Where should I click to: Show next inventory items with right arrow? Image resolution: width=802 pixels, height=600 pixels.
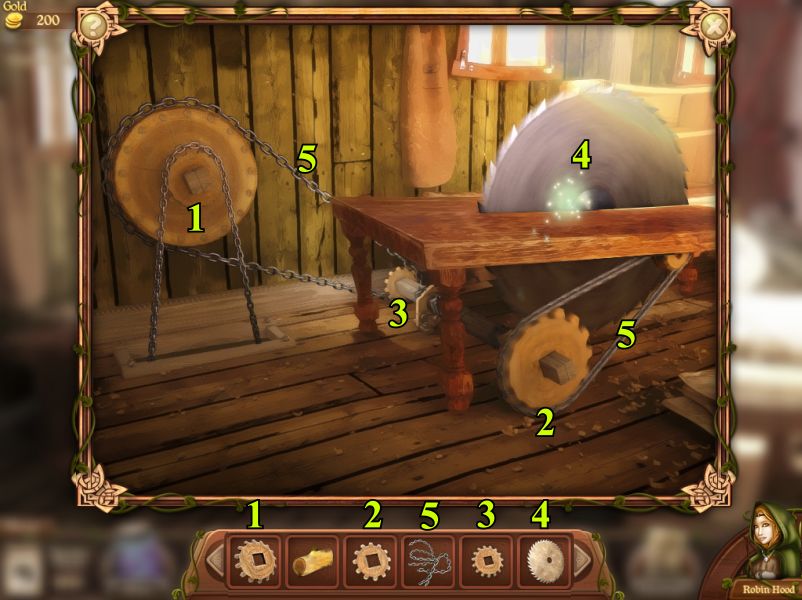581,559
